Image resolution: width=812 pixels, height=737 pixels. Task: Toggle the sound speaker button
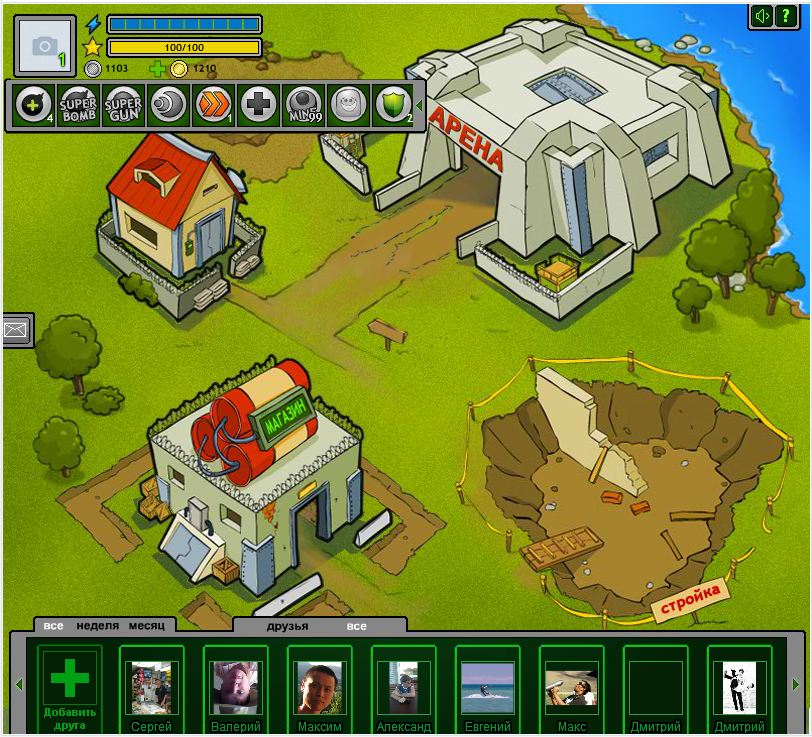click(x=763, y=16)
